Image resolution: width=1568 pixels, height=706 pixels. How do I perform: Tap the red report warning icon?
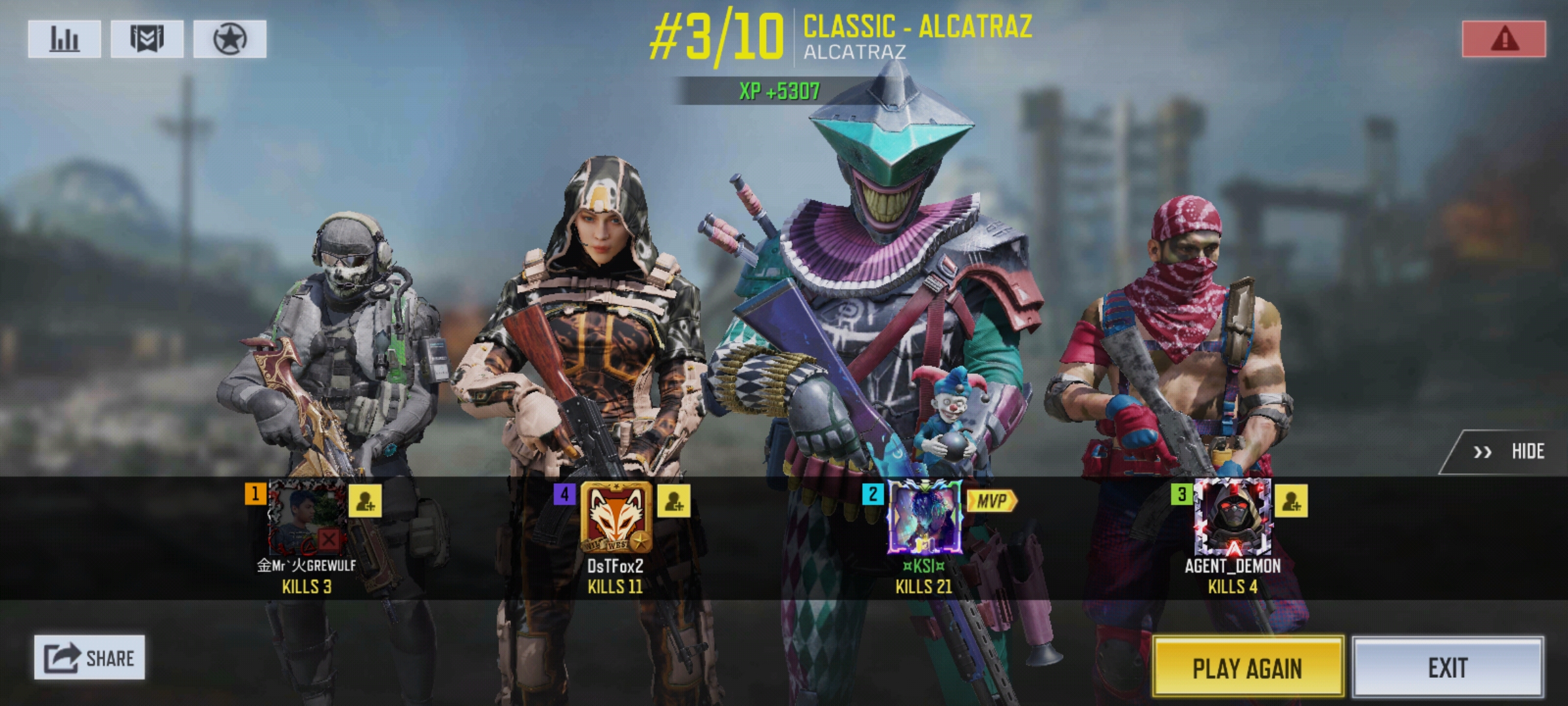(1505, 37)
